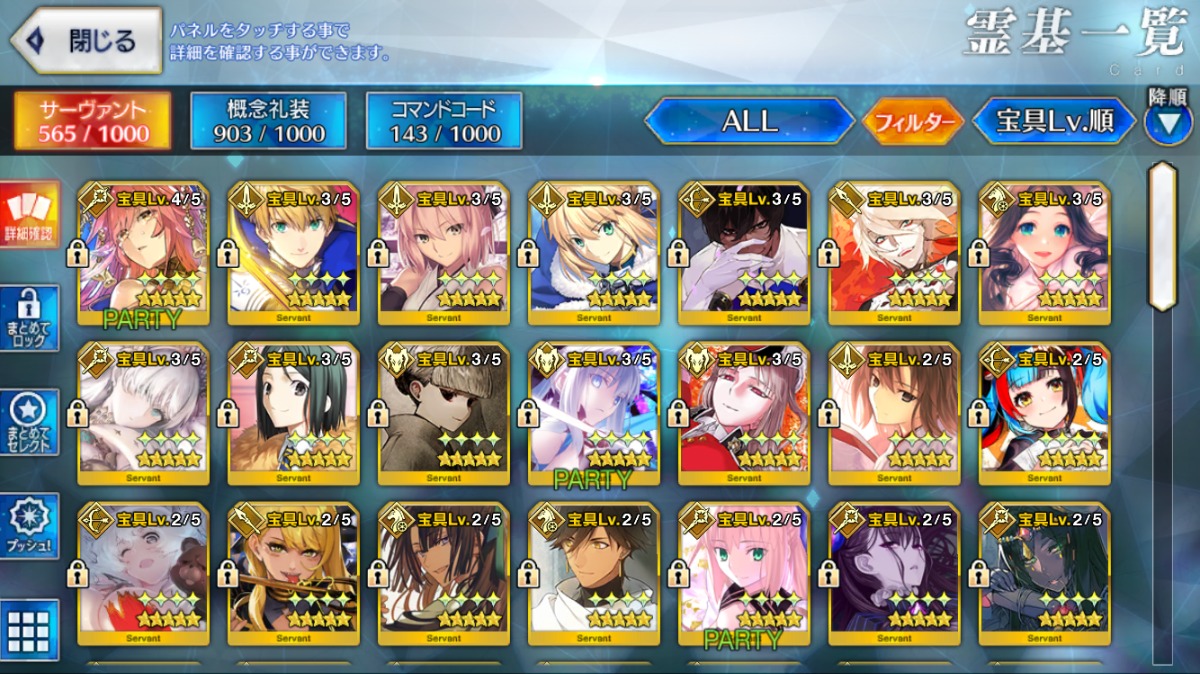1200x674 pixels.
Task: Open the フィルター options
Action: point(913,123)
